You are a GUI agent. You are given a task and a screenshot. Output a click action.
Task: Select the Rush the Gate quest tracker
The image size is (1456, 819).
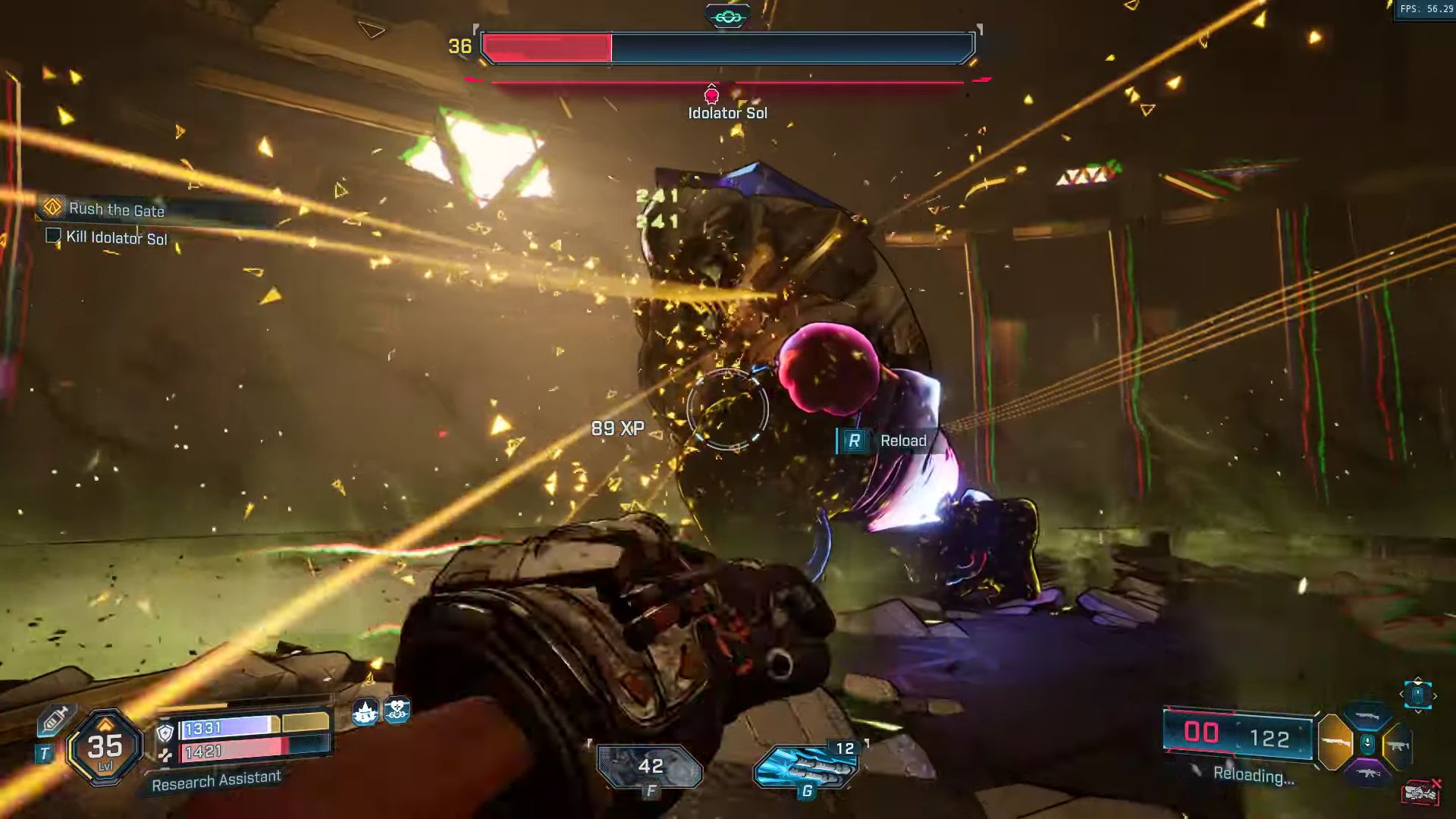(x=116, y=209)
